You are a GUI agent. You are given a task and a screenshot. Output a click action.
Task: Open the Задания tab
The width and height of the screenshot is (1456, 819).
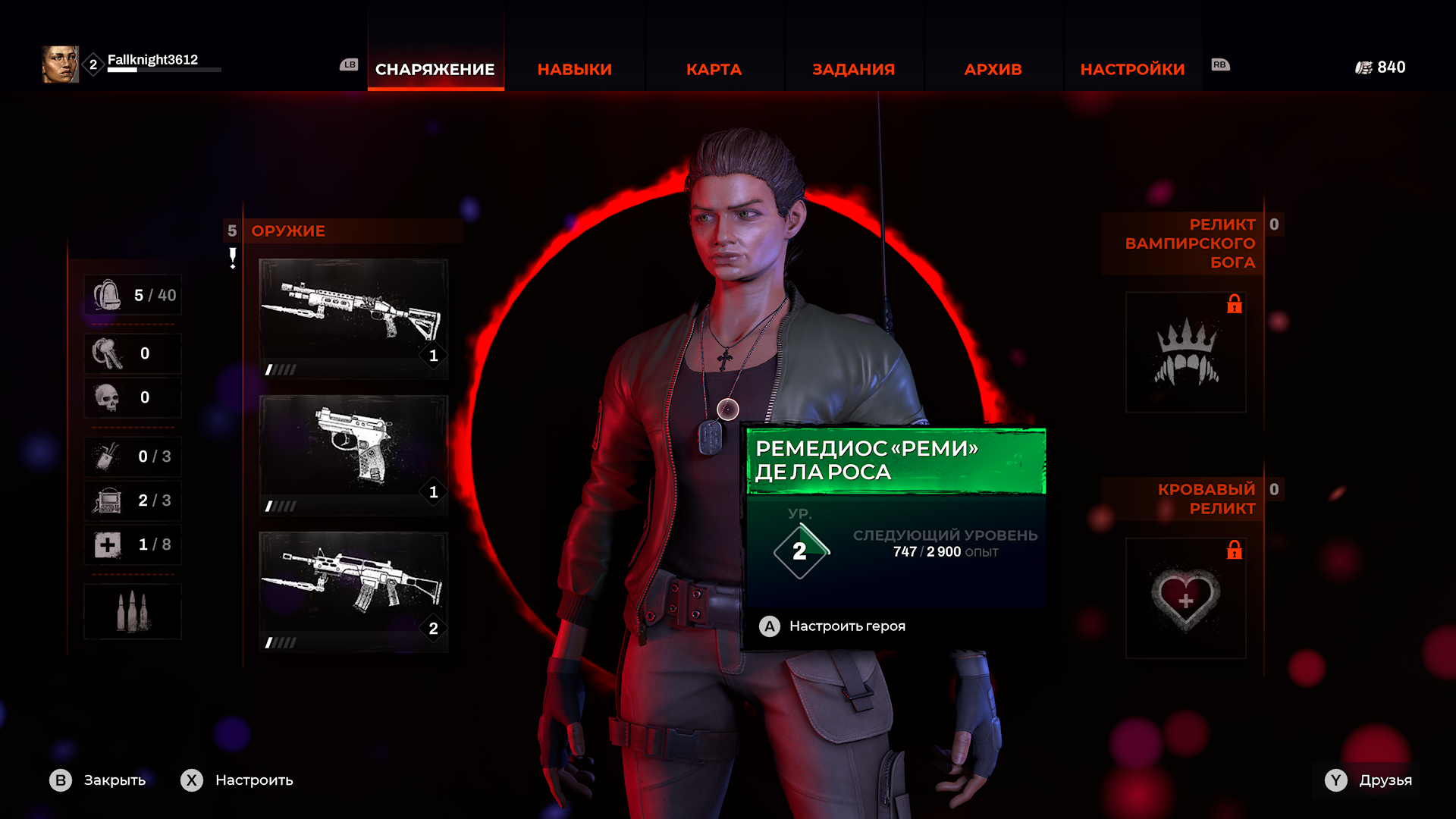853,69
